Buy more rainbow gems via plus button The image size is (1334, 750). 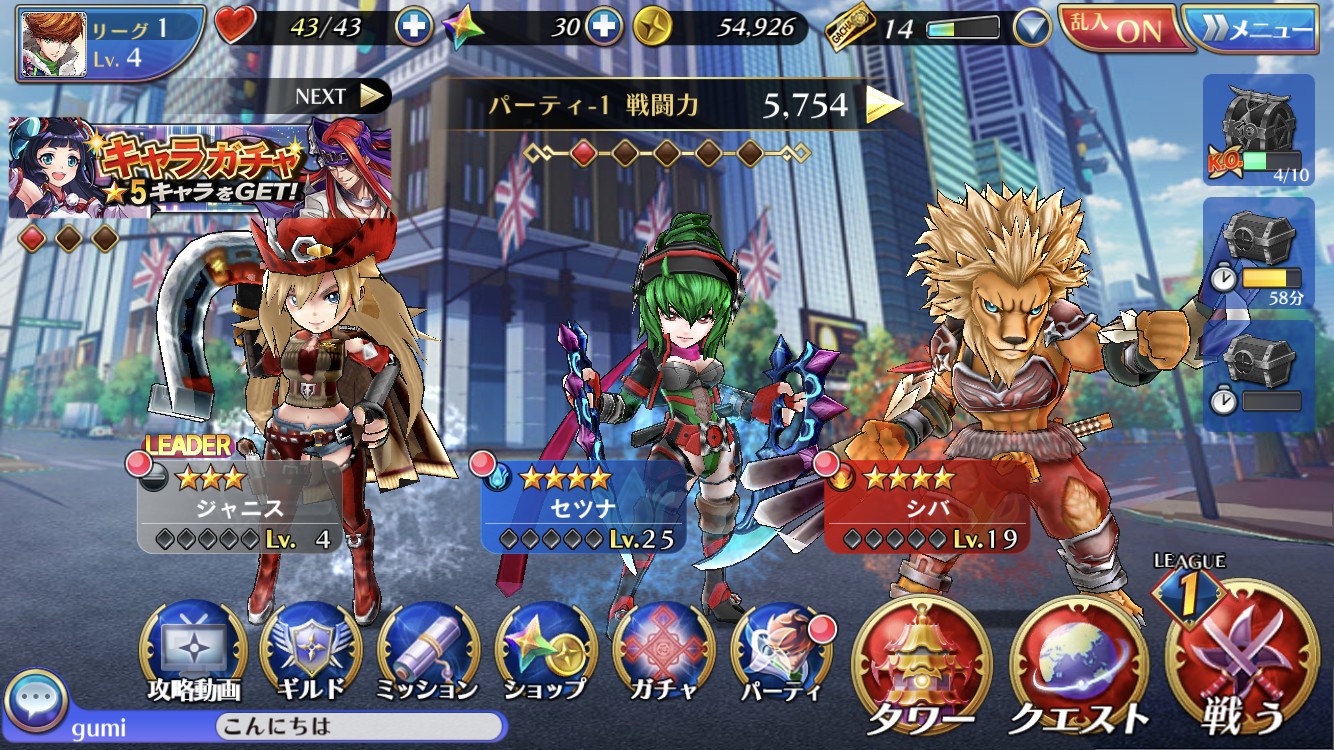(x=602, y=27)
